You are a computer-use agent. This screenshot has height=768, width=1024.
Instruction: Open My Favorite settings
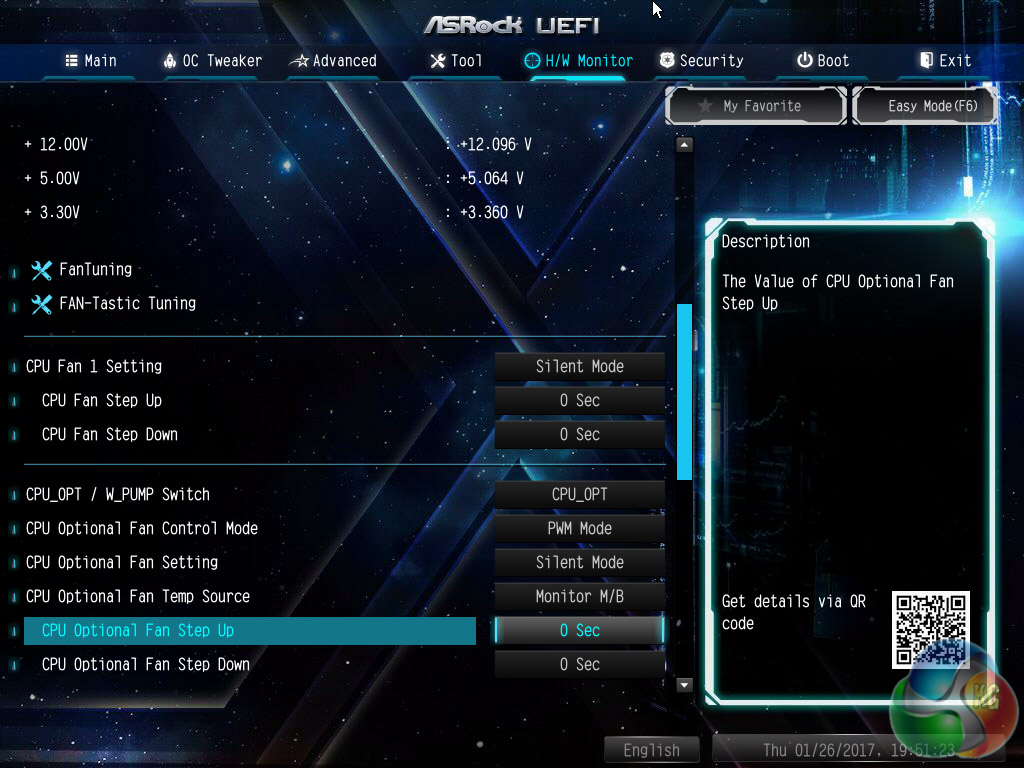(x=757, y=106)
